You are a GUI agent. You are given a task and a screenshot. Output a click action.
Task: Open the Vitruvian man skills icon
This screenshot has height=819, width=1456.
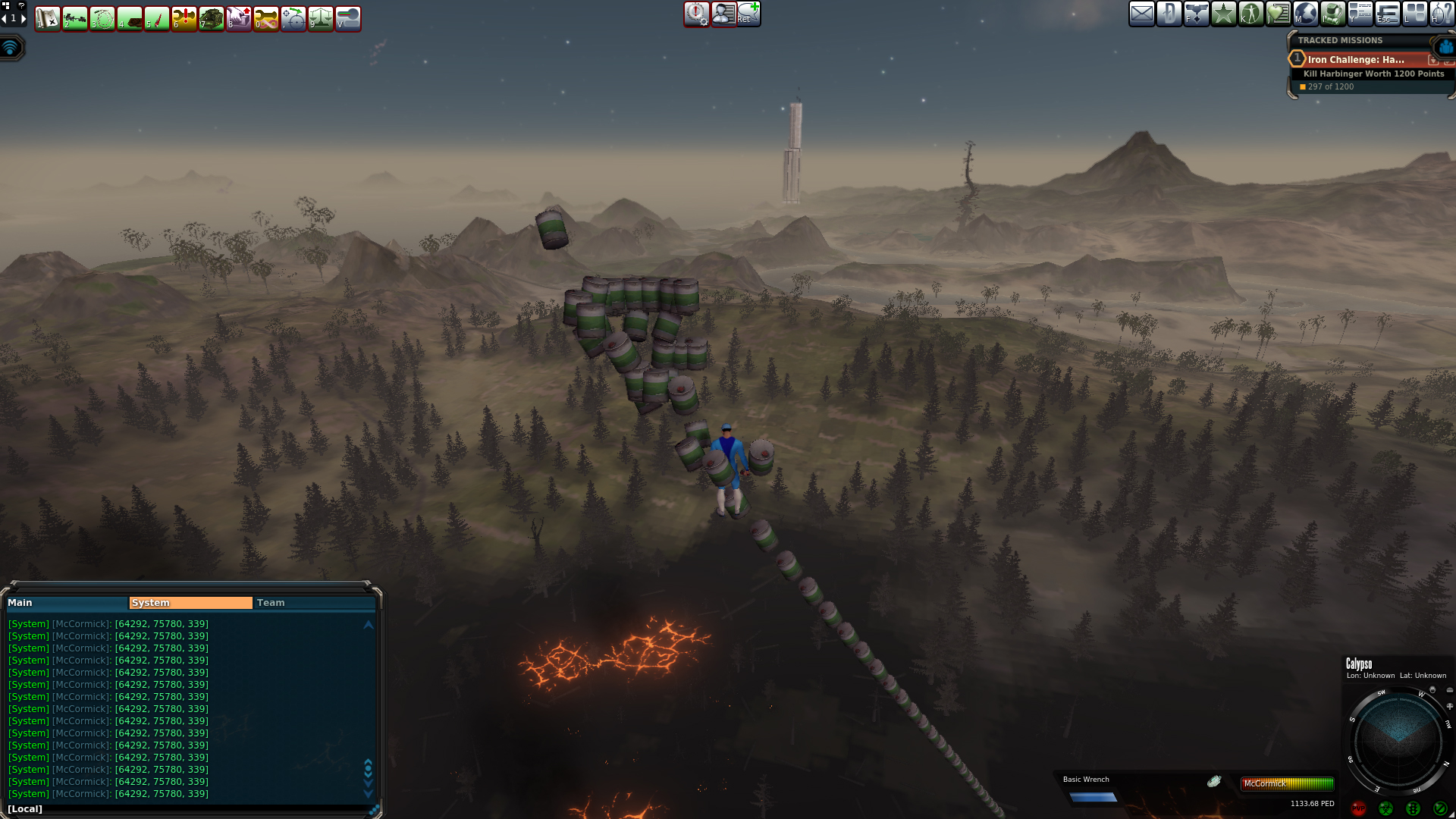1250,14
